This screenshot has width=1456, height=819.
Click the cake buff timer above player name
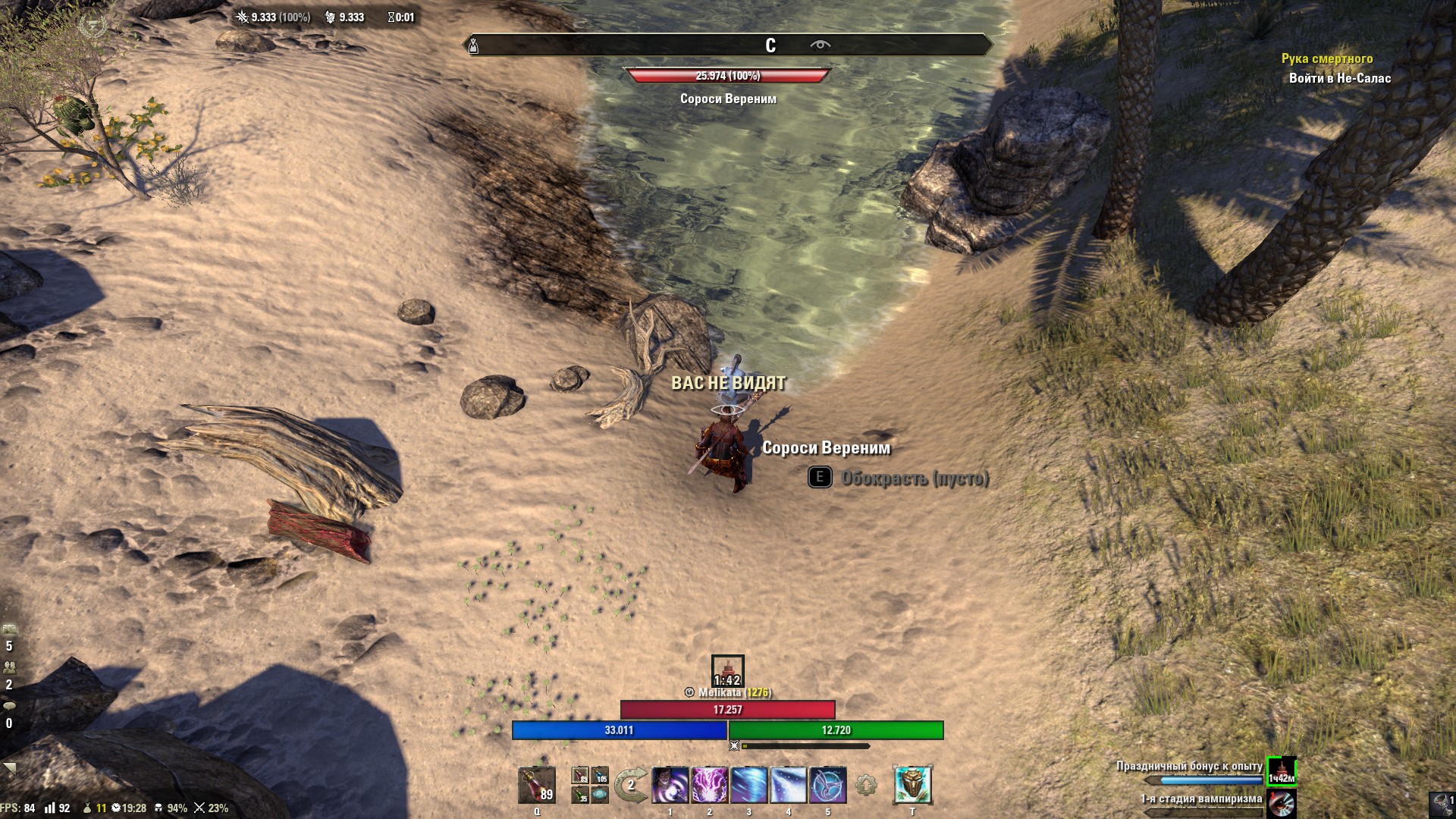(727, 671)
